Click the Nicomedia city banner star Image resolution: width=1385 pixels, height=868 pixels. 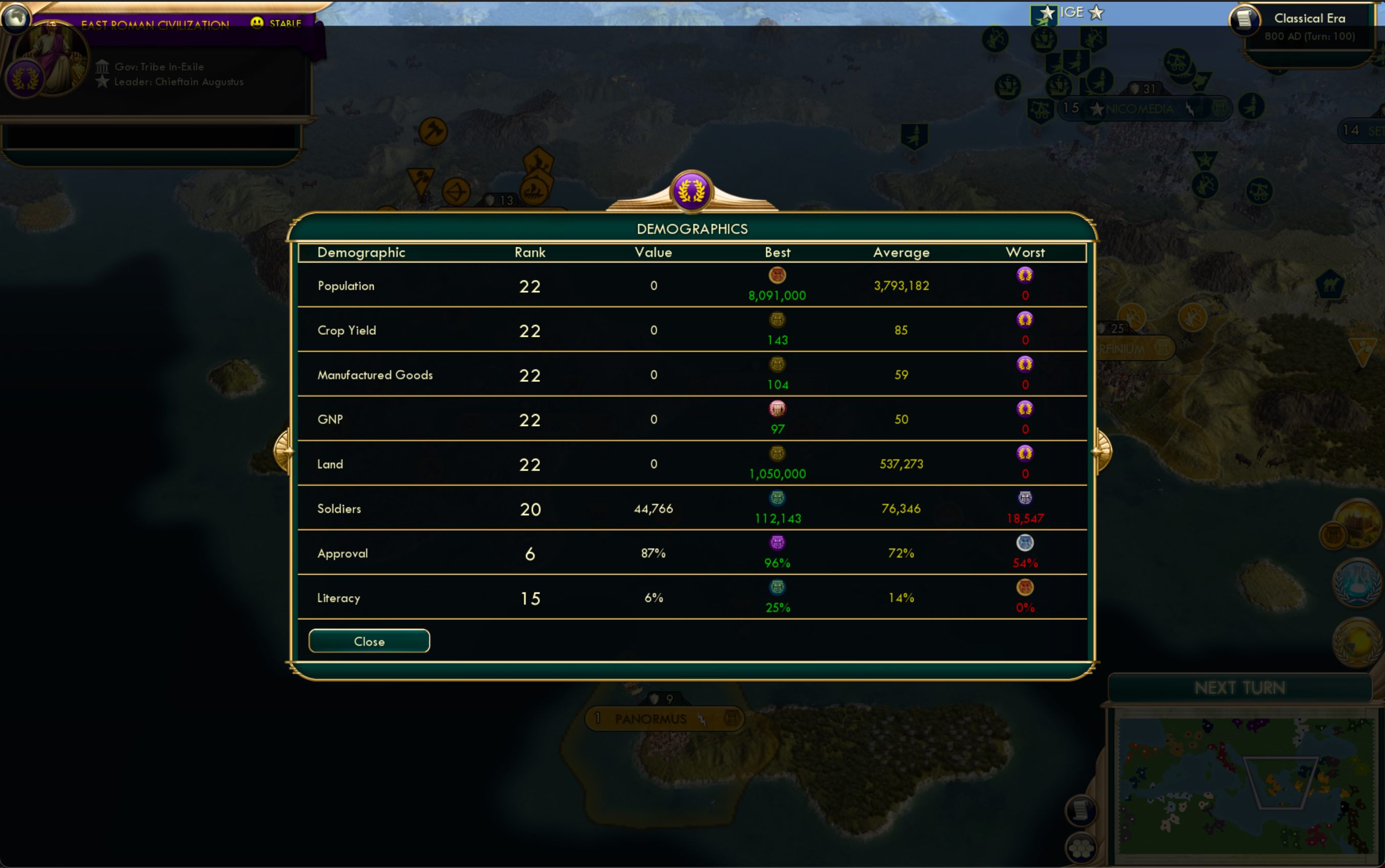point(1098,109)
